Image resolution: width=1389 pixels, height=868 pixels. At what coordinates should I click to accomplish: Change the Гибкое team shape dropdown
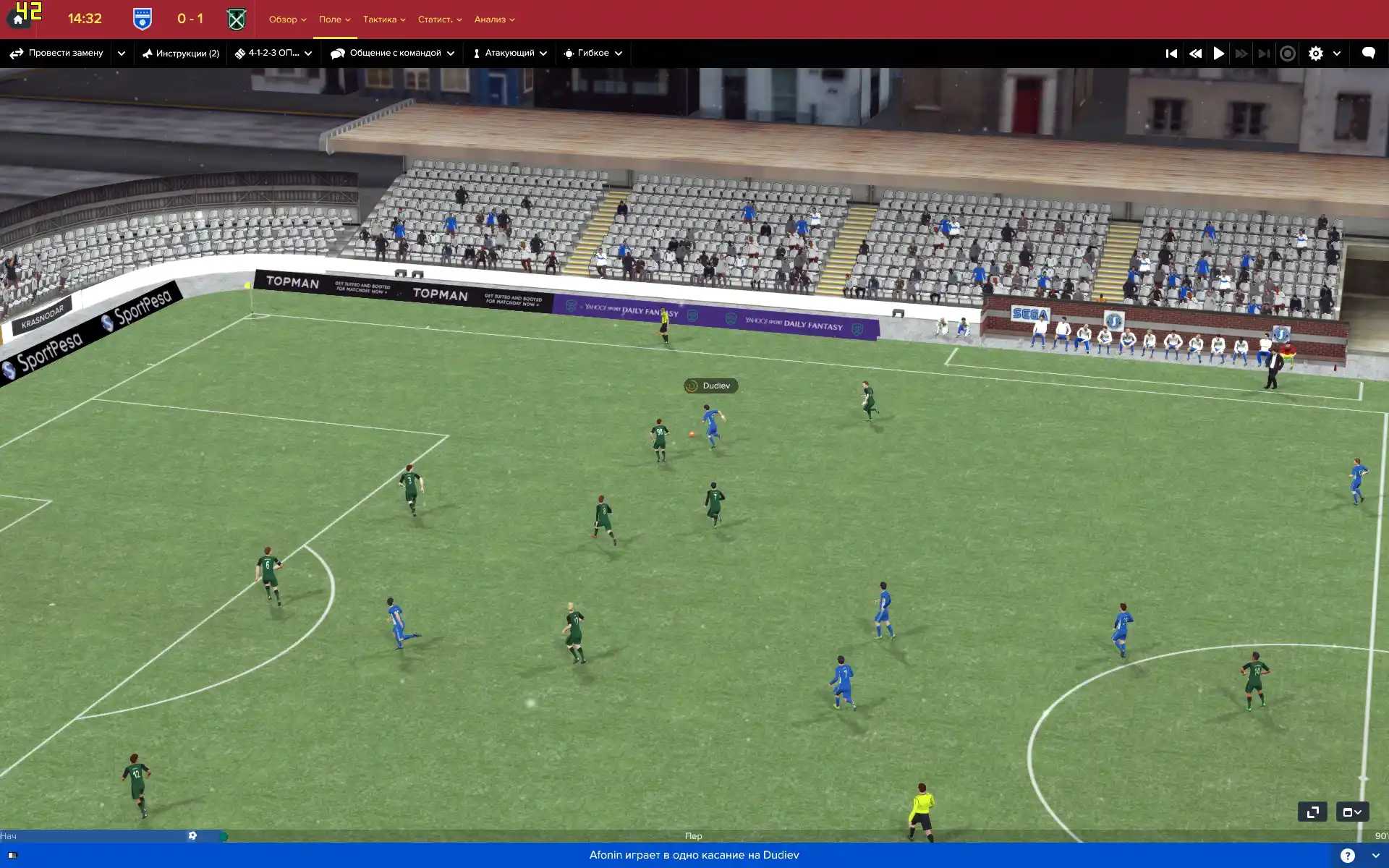(593, 53)
